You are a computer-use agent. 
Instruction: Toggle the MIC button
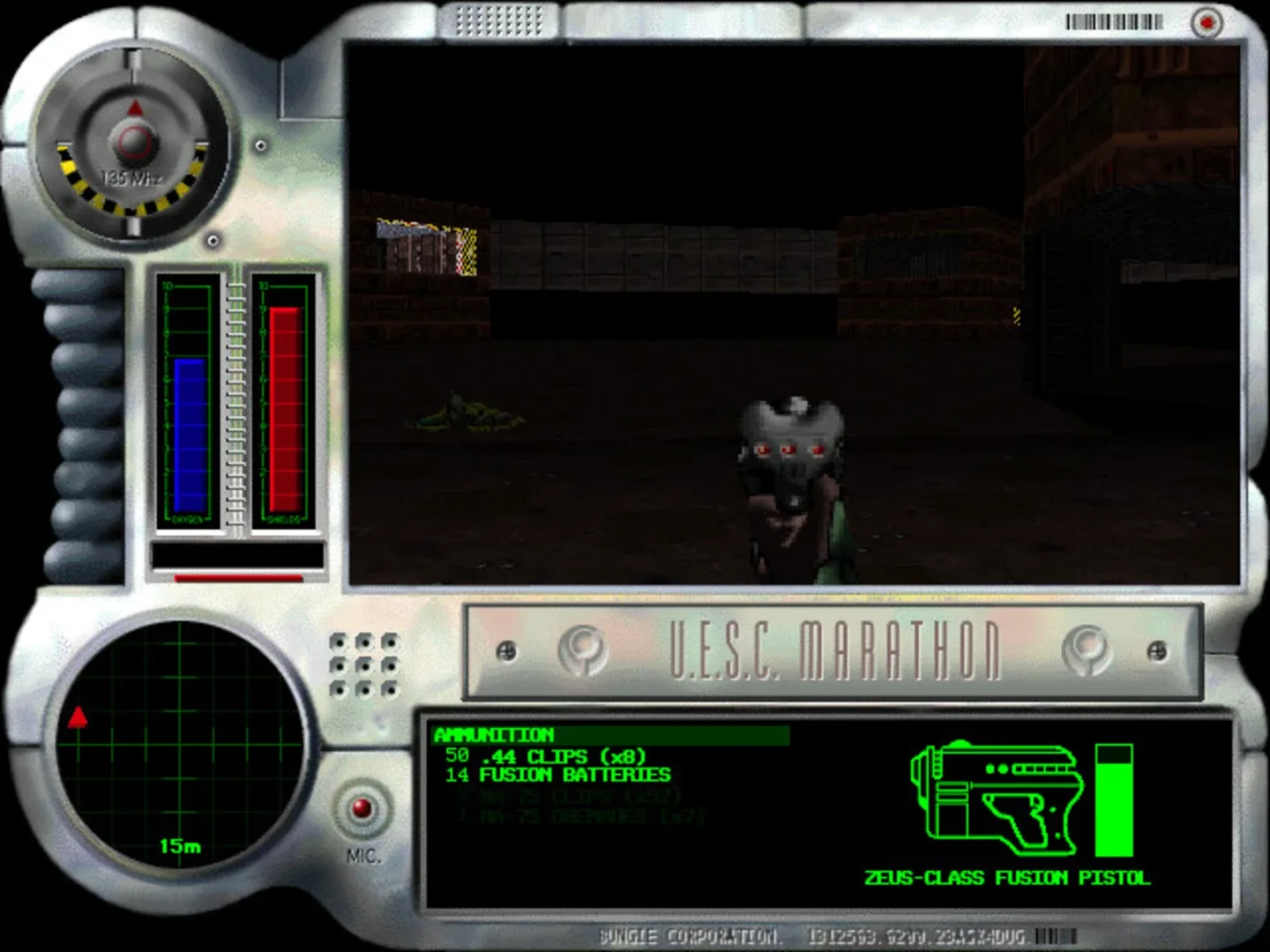point(362,807)
